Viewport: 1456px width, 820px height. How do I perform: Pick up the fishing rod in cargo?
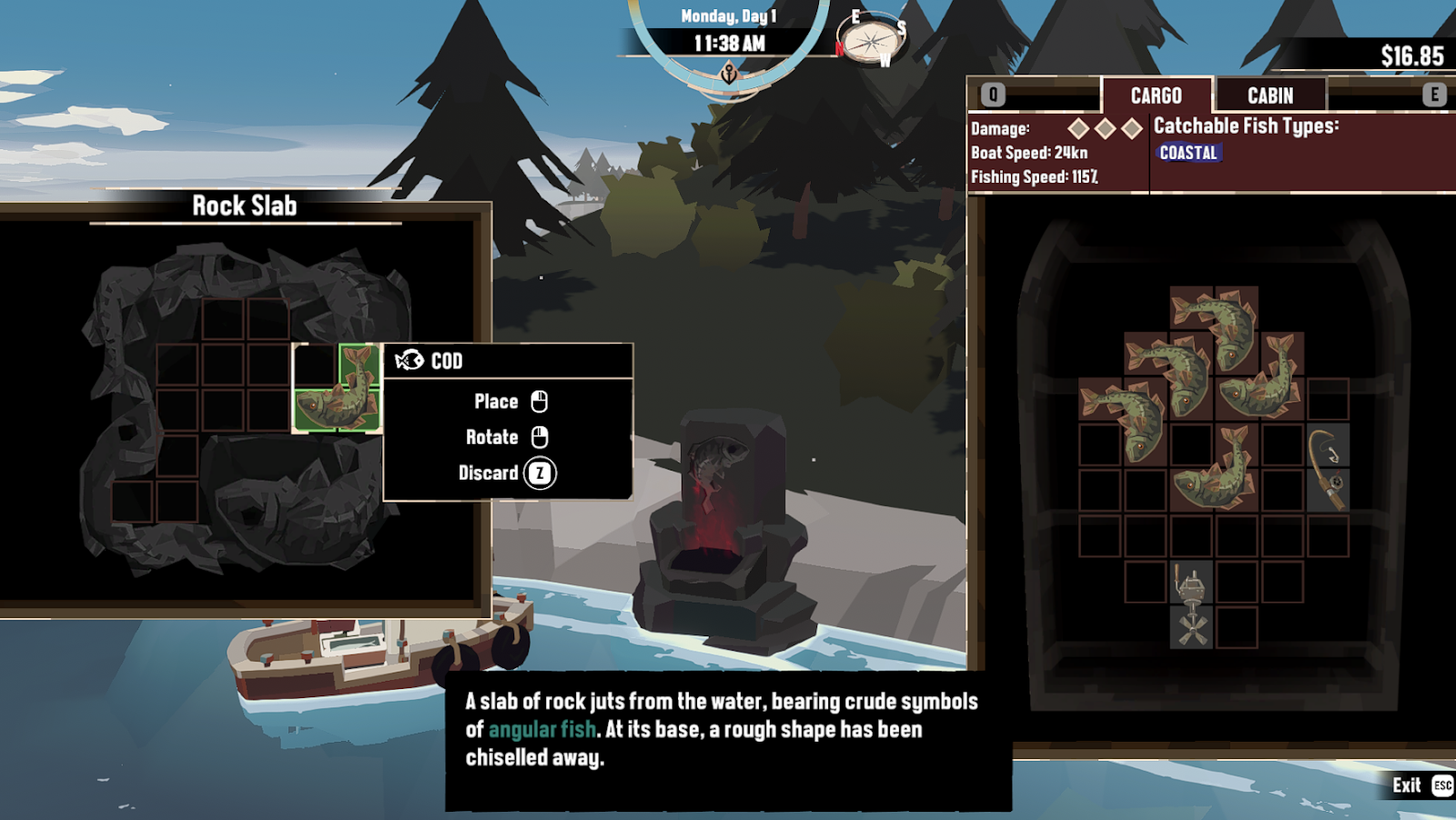[x=1328, y=469]
